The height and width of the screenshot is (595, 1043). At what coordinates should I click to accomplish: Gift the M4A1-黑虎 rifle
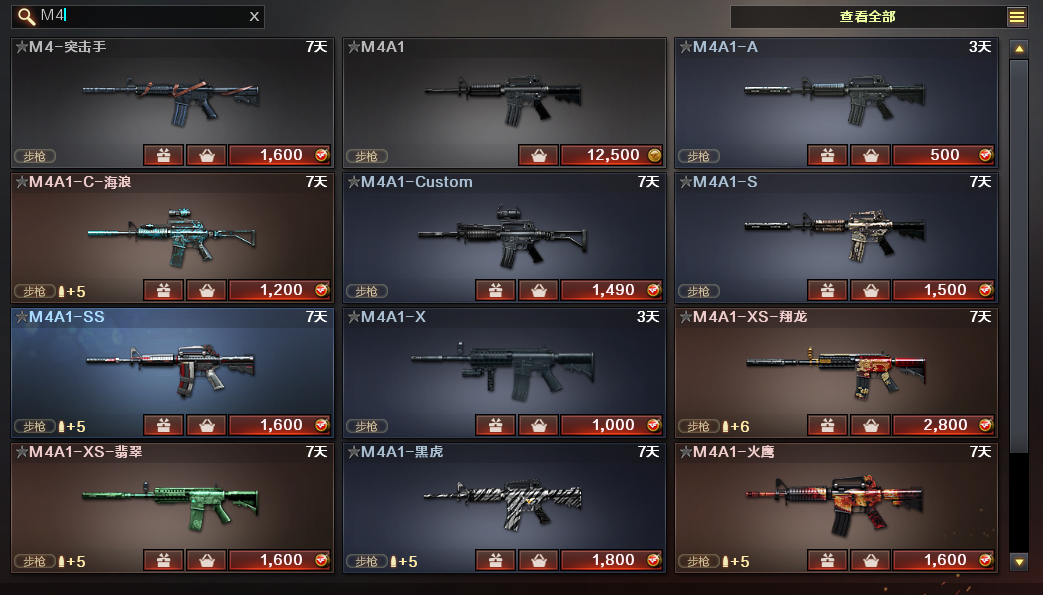(495, 560)
